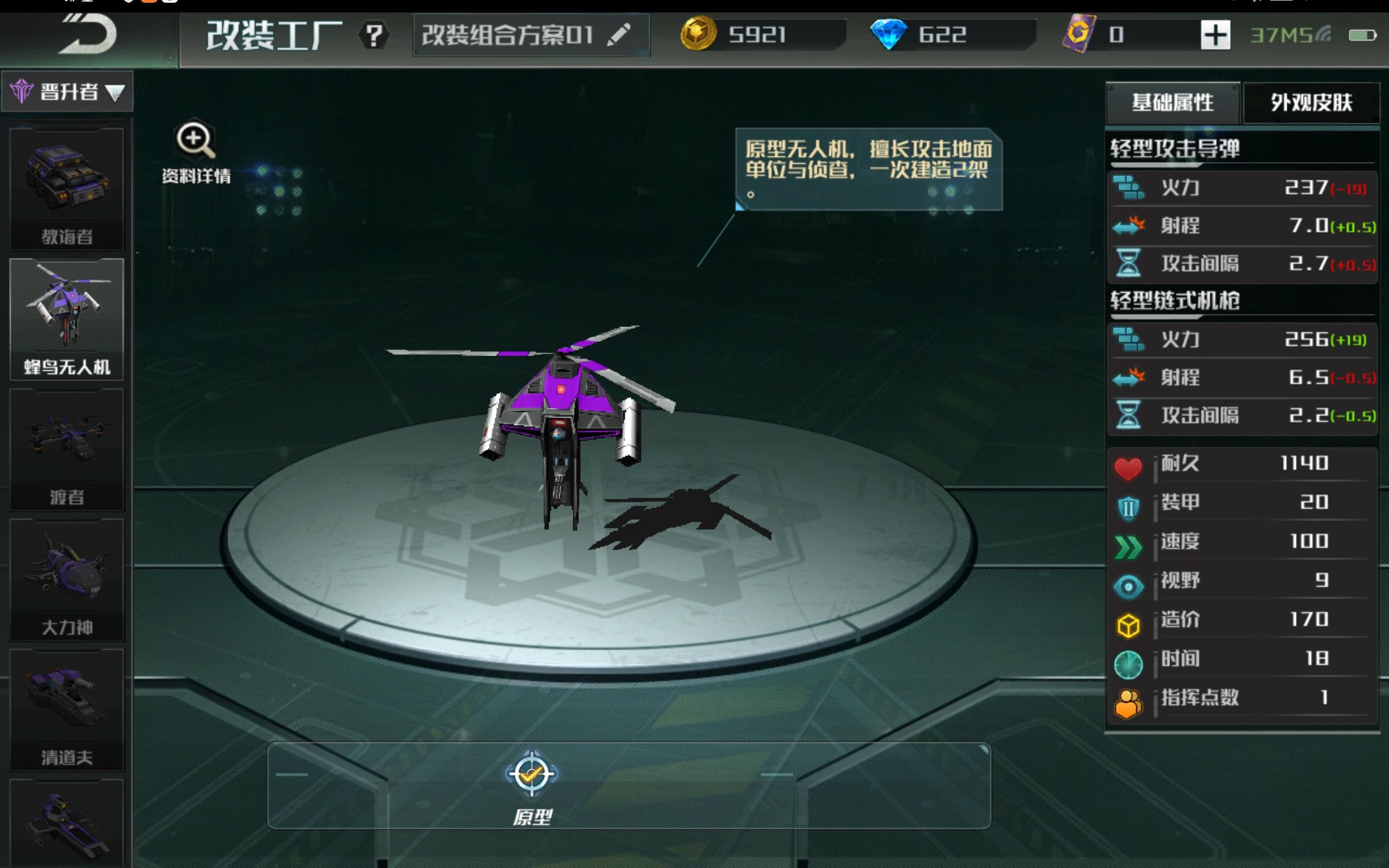Viewport: 1389px width, 868px height.
Task: Click the eye 视野 vision icon
Action: pos(1128,585)
